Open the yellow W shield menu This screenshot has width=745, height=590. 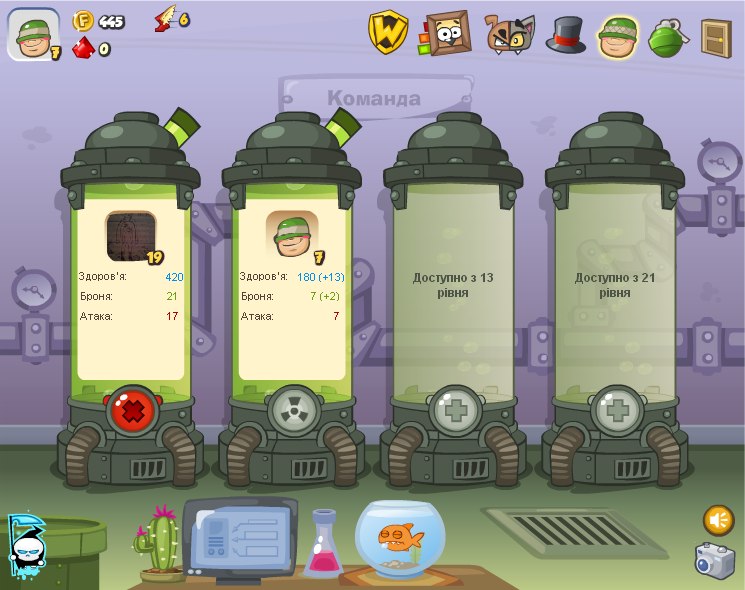[387, 34]
